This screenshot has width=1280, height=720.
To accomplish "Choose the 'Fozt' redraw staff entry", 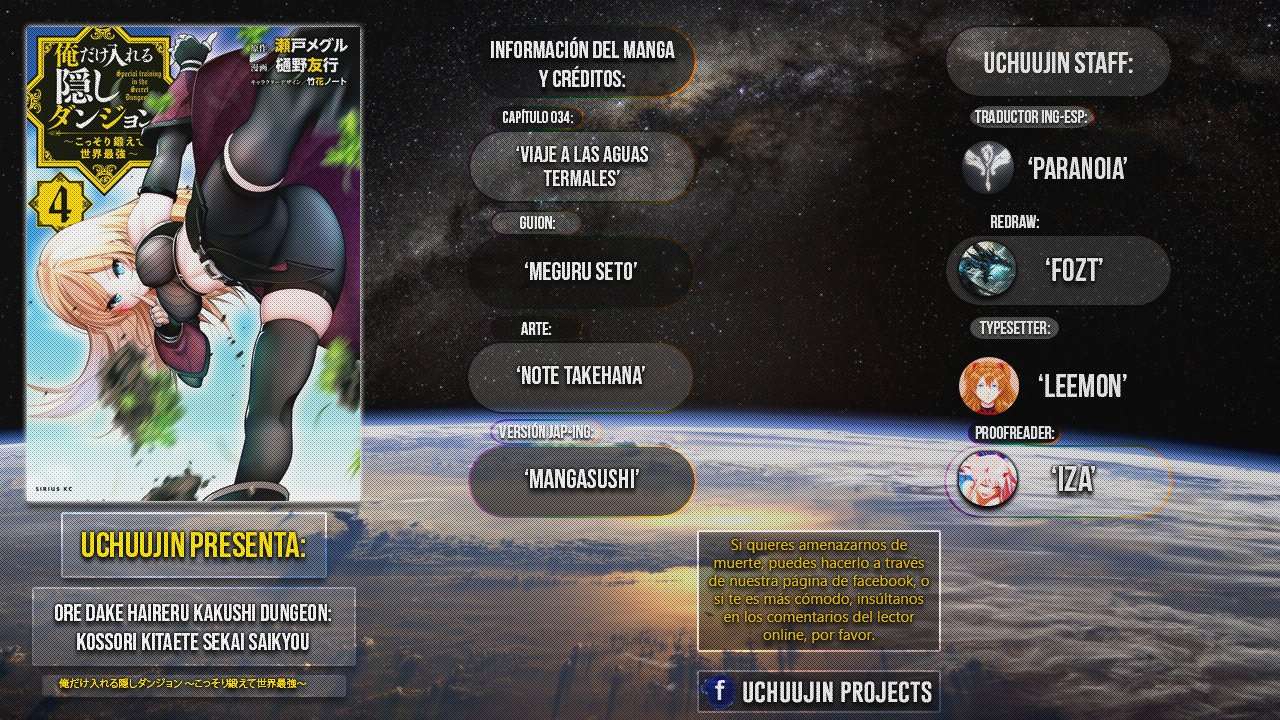I will 1058,270.
